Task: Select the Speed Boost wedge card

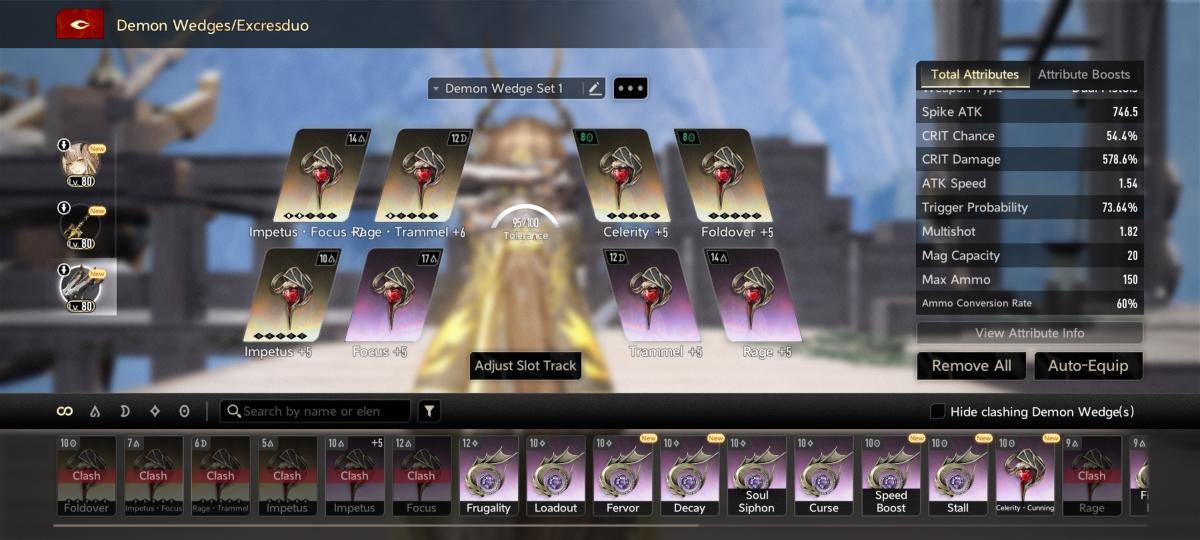Action: click(x=890, y=475)
